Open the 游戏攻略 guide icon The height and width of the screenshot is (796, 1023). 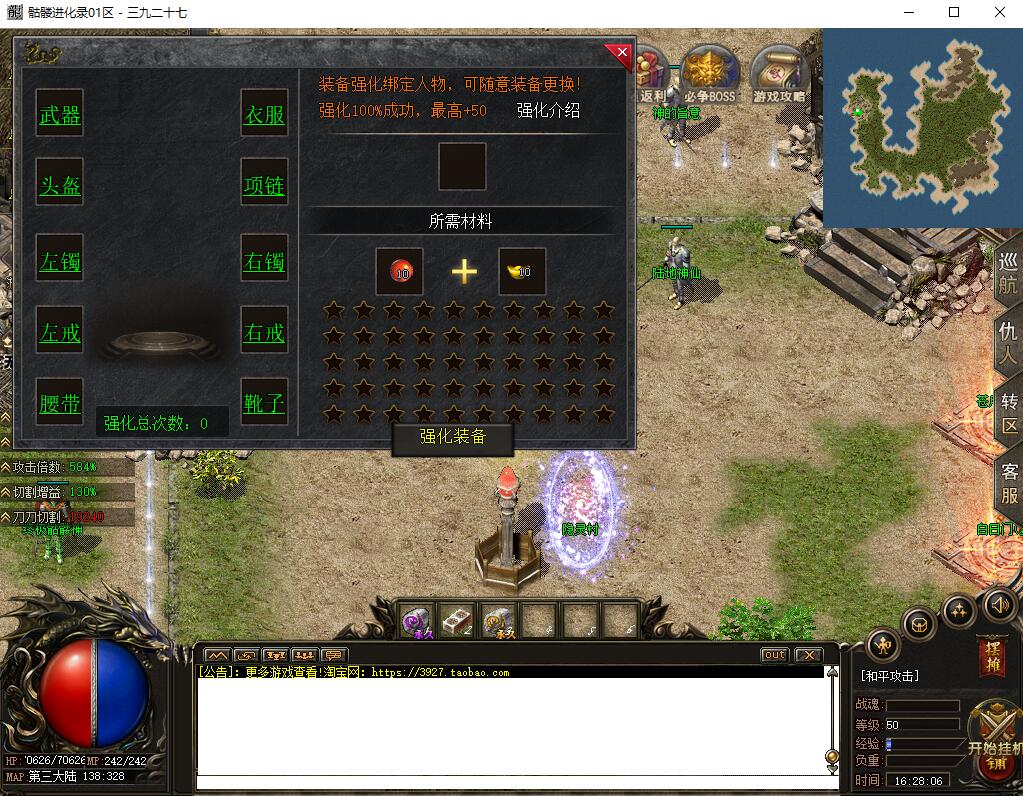[779, 75]
